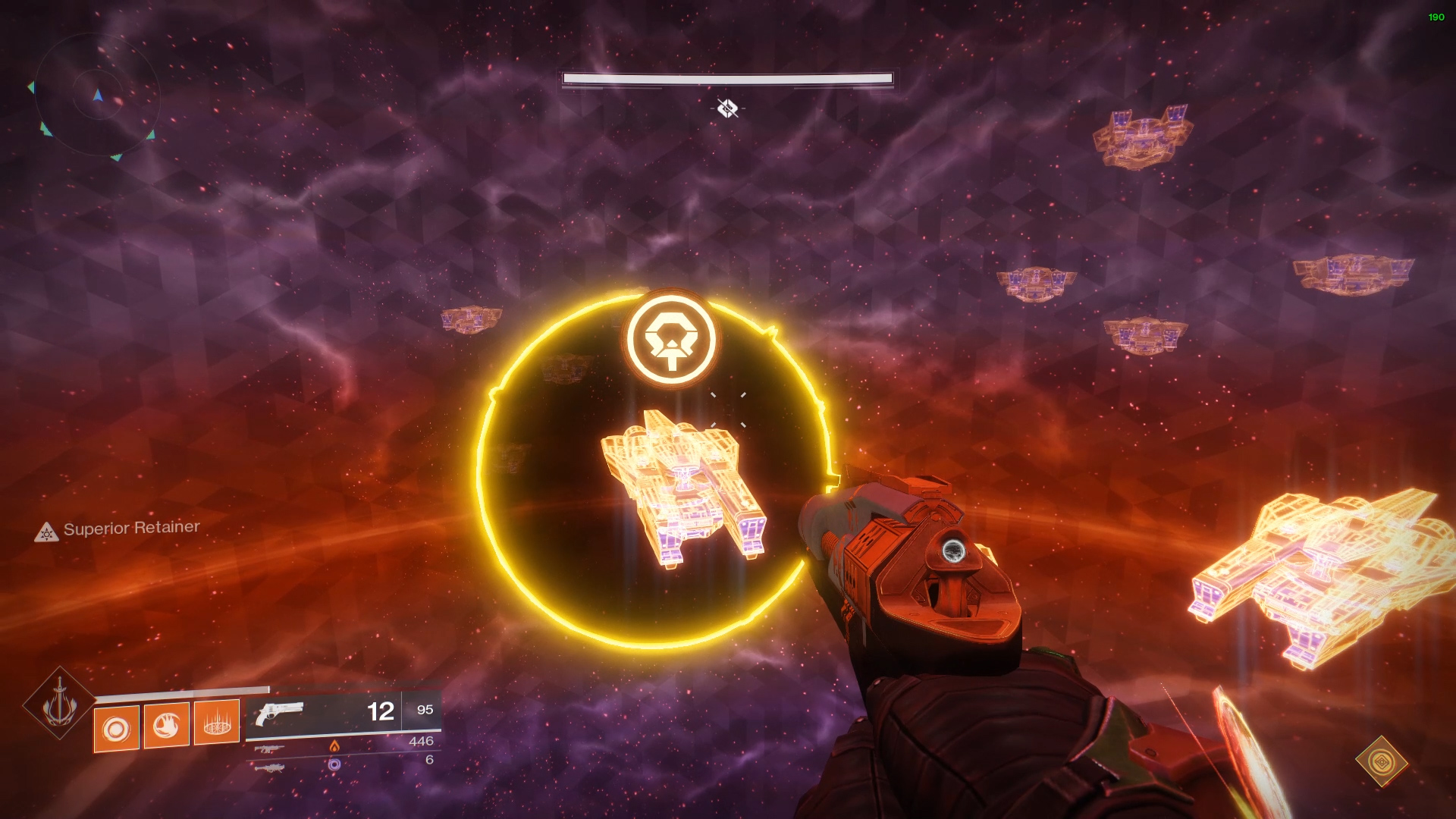Click the orange objective waypoint marker
1456x819 pixels.
tap(671, 339)
